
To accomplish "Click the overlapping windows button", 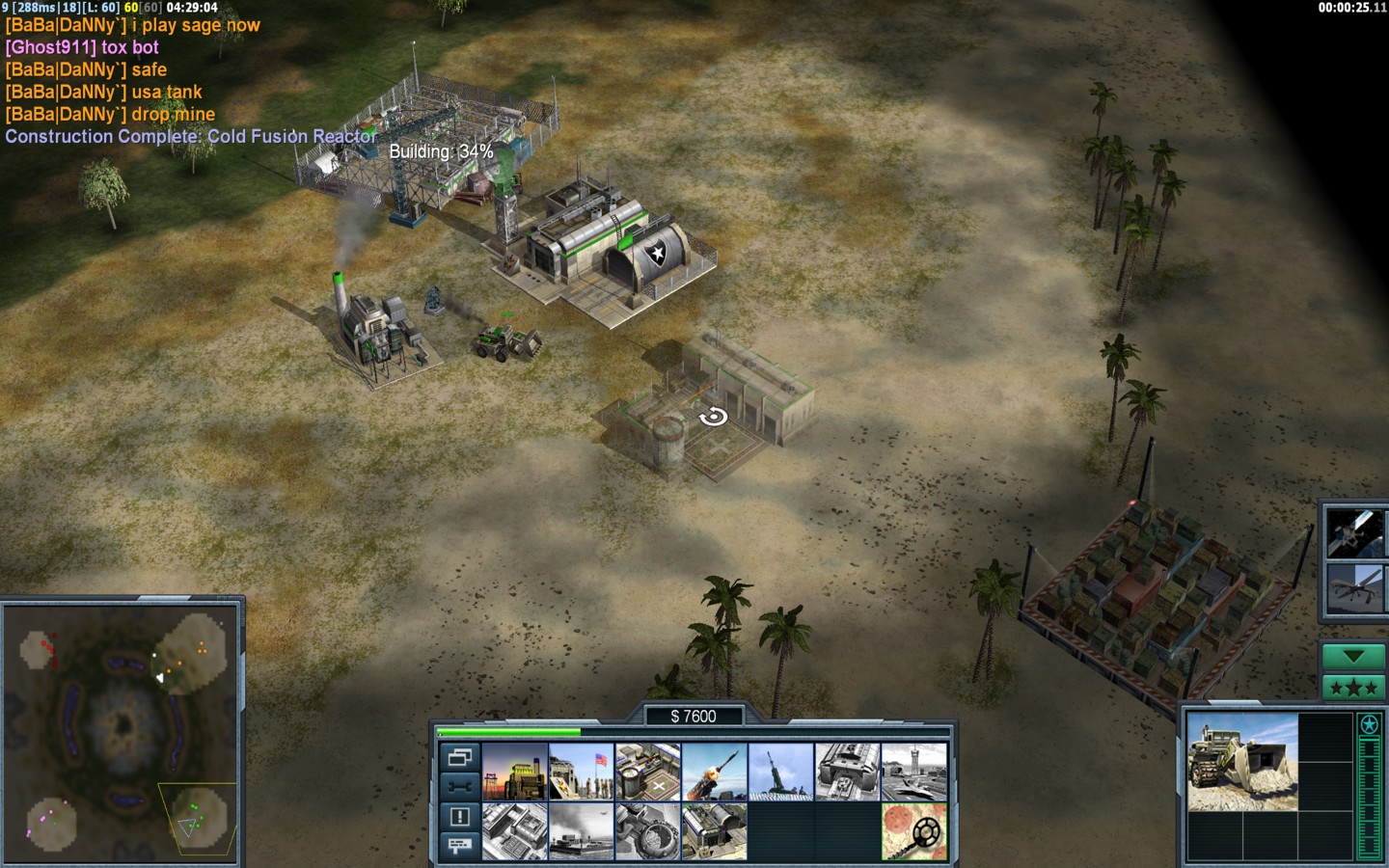I will click(459, 757).
